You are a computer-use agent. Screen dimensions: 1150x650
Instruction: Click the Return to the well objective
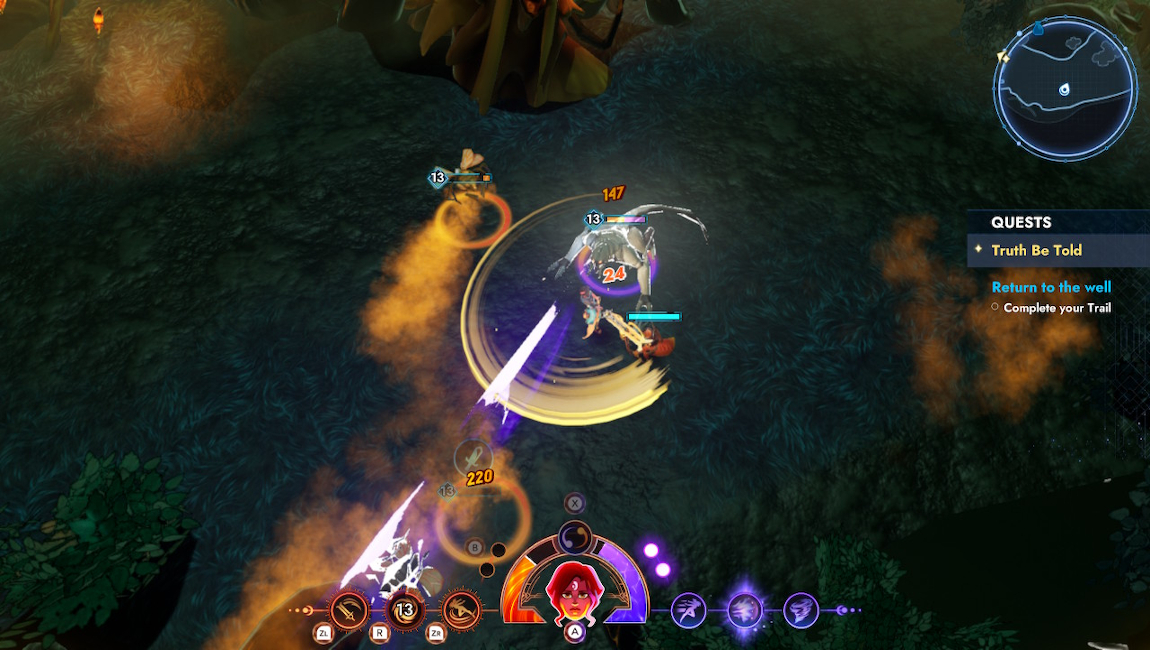tap(1051, 287)
